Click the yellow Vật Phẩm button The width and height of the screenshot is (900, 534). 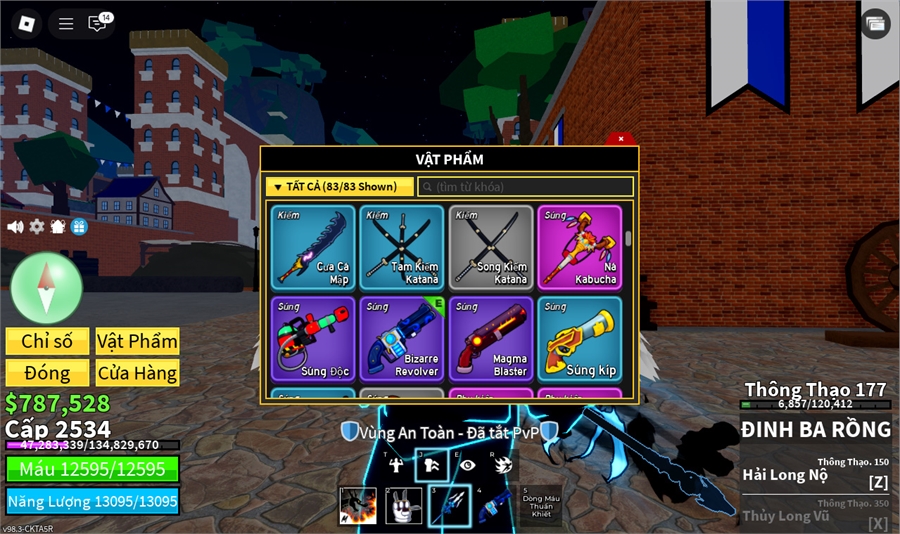137,341
